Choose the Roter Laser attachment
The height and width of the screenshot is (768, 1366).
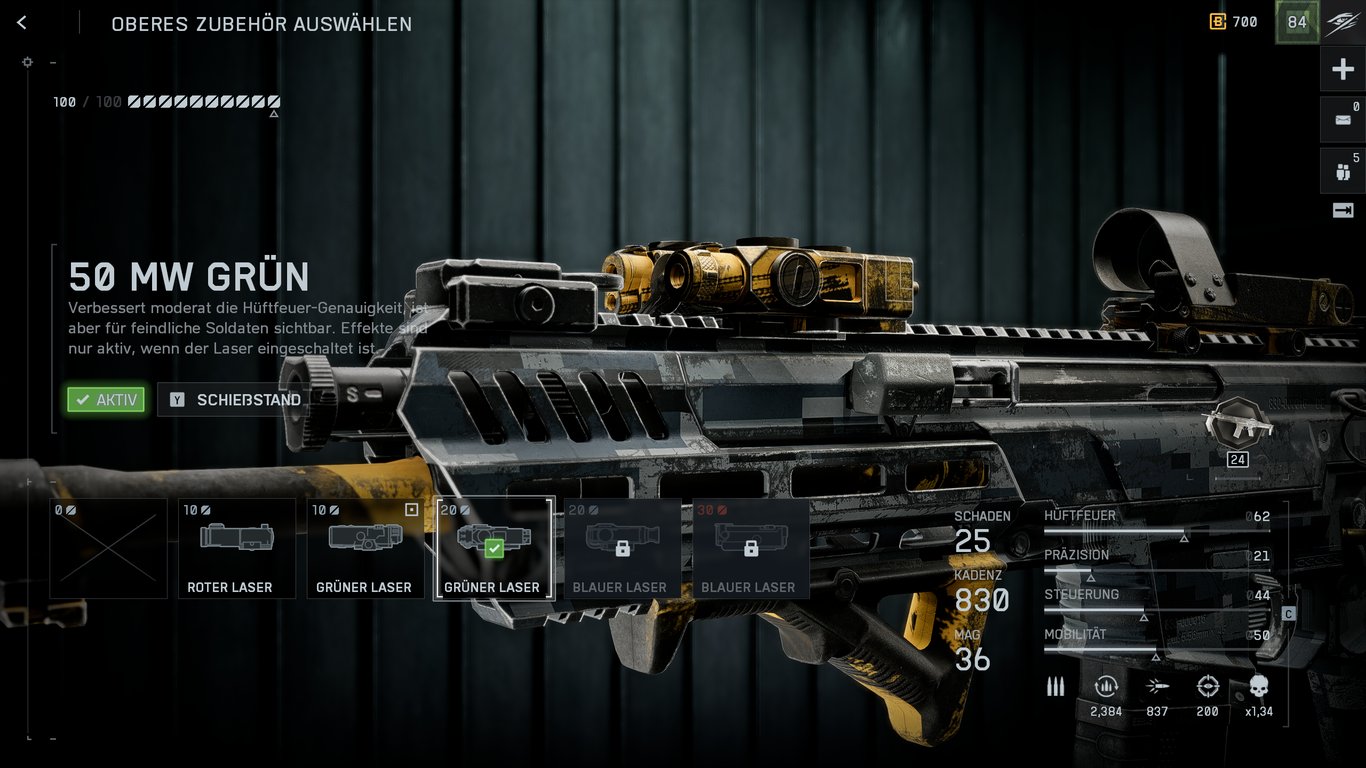[x=237, y=548]
